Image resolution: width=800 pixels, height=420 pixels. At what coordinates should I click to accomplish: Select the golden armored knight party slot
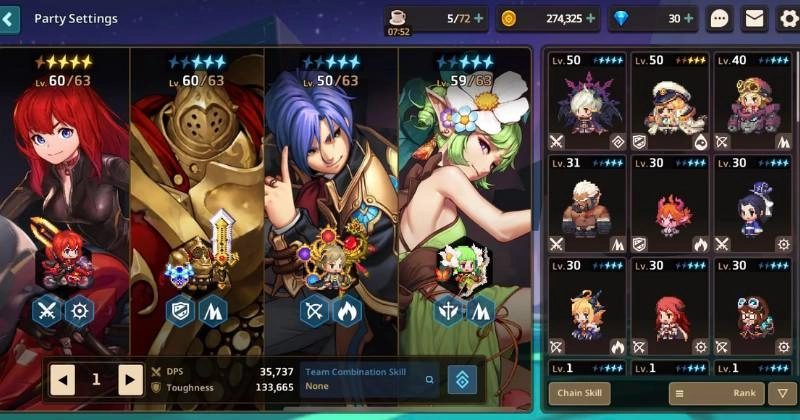coord(197,200)
